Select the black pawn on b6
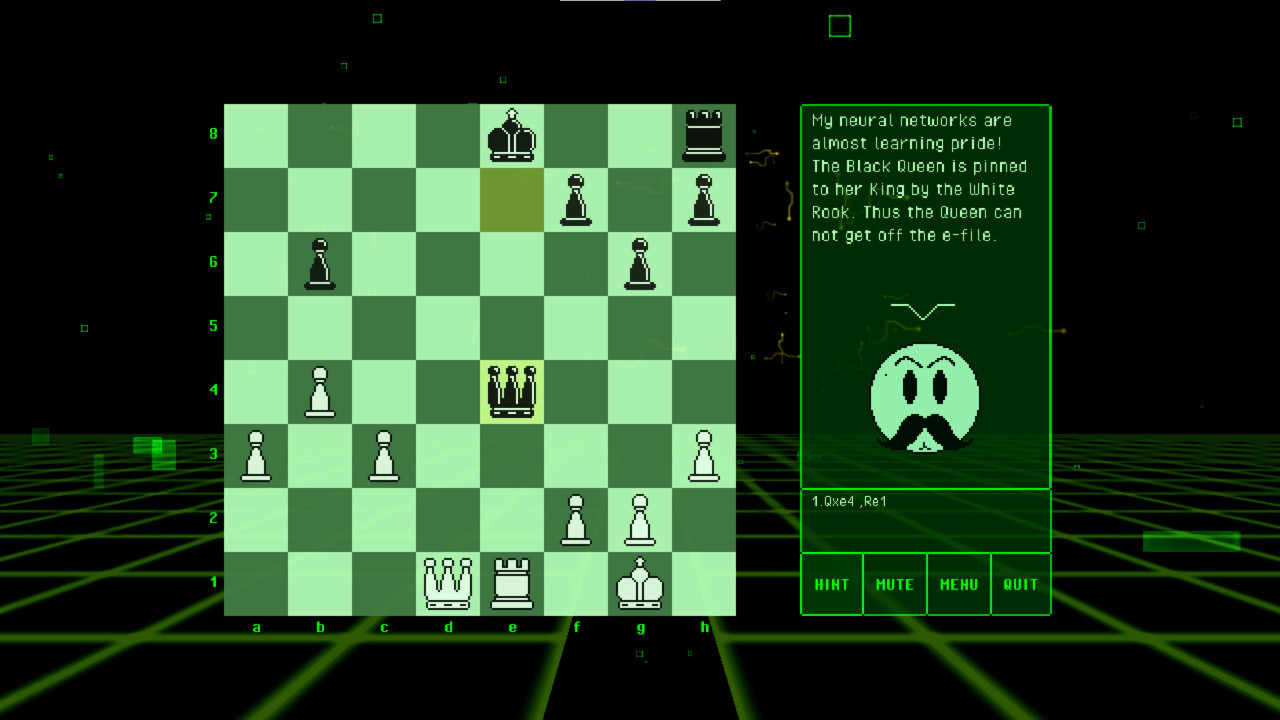1280x720 pixels. (x=321, y=263)
